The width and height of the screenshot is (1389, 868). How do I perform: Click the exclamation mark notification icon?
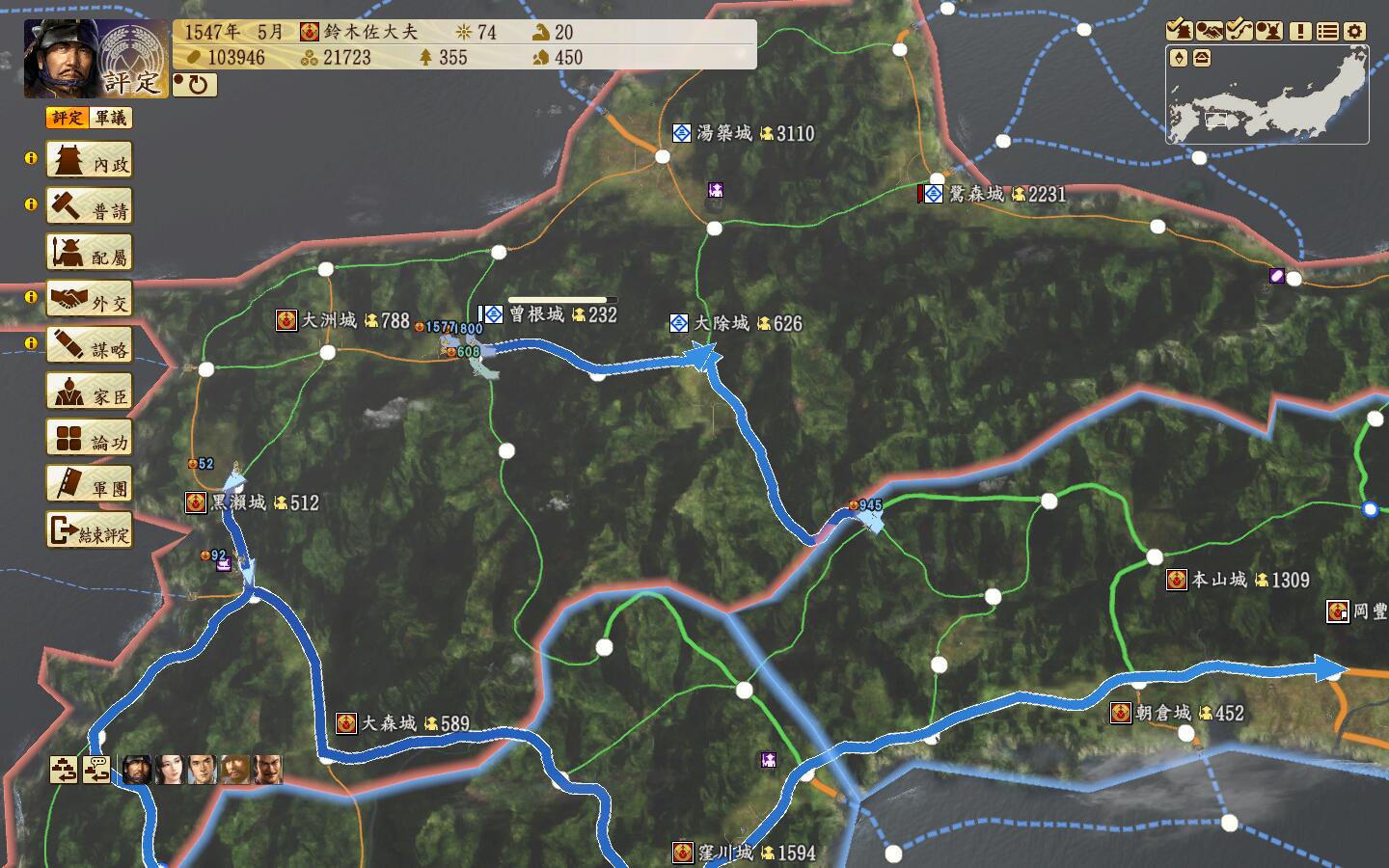click(1300, 31)
